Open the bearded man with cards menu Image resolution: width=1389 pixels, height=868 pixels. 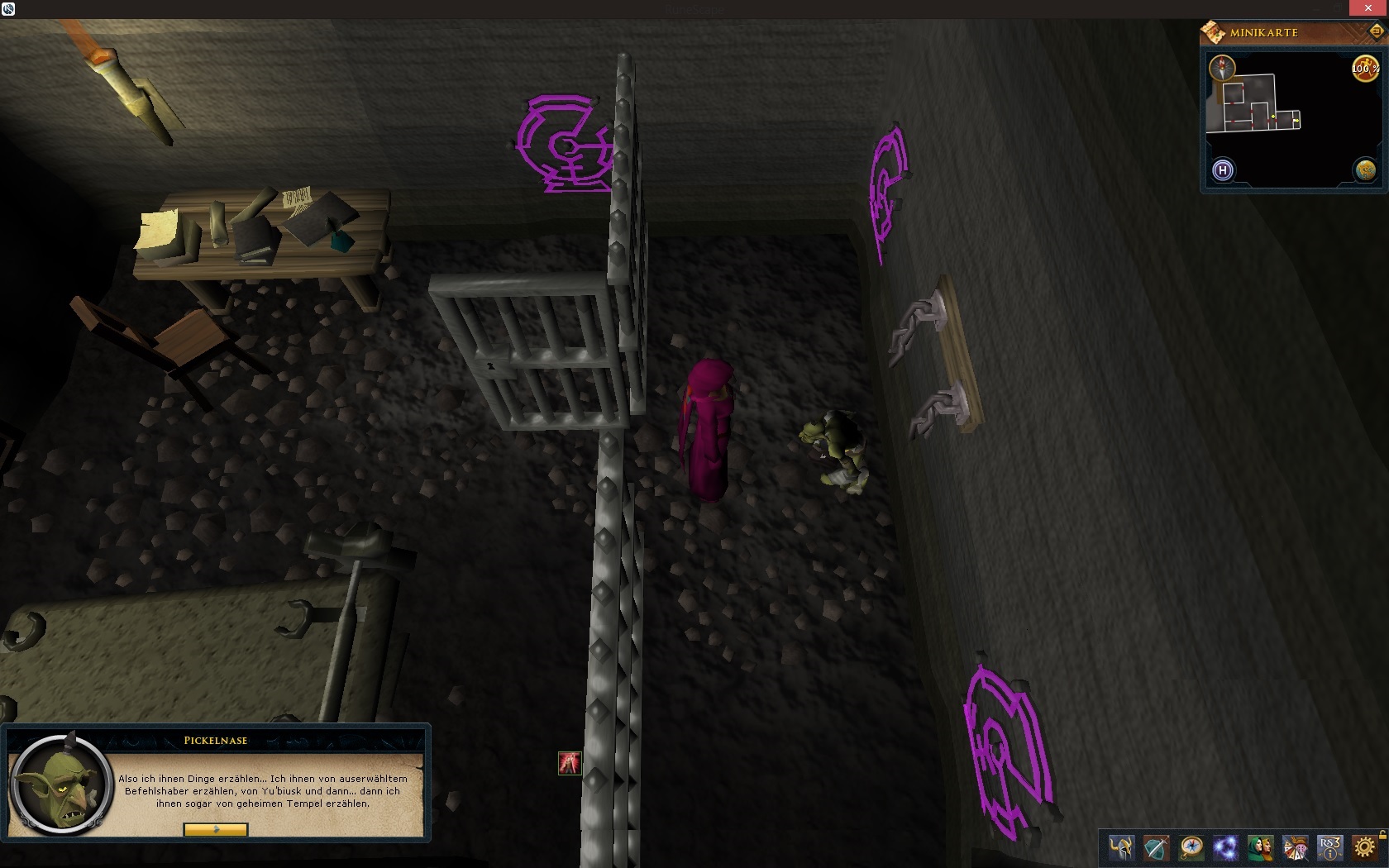coord(1295,847)
